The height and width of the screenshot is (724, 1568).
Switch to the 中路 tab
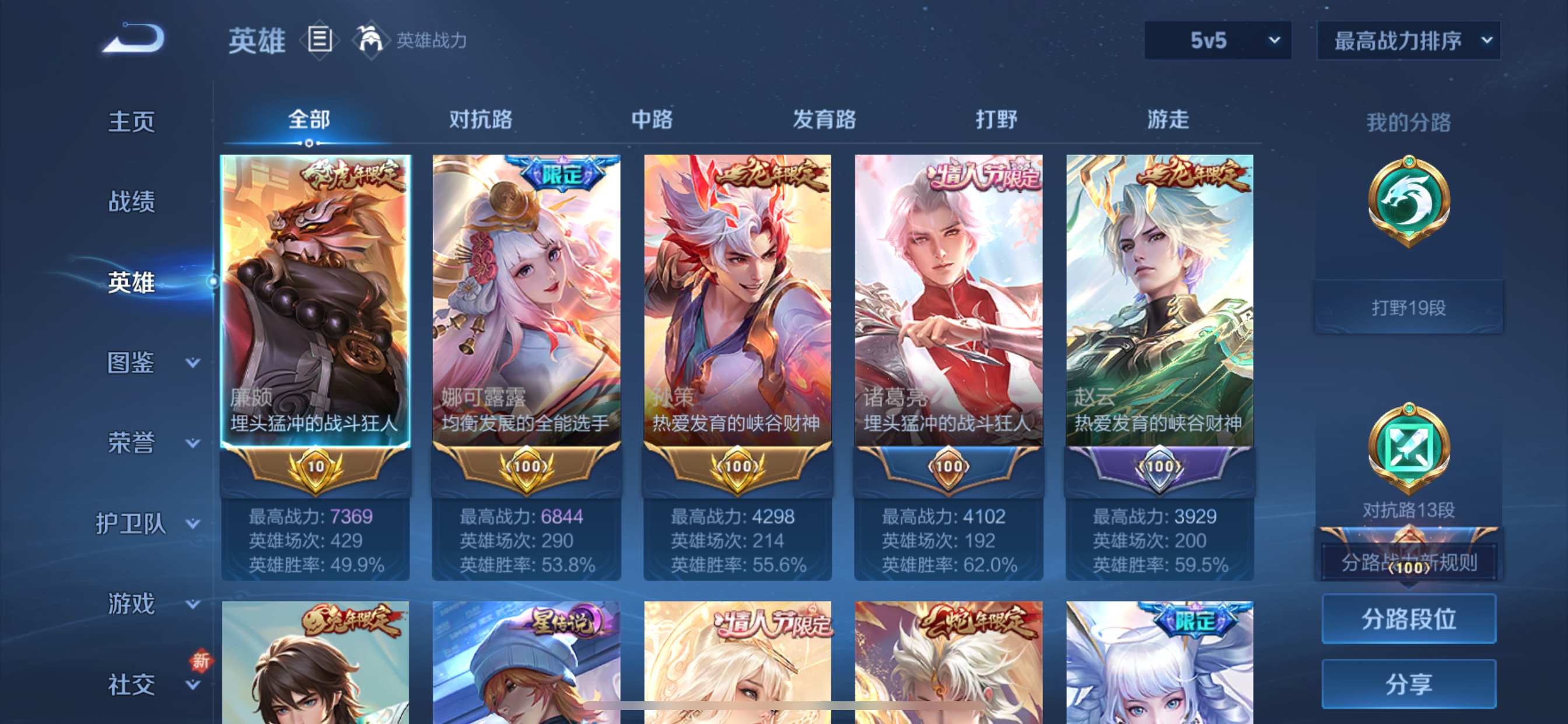coord(652,120)
